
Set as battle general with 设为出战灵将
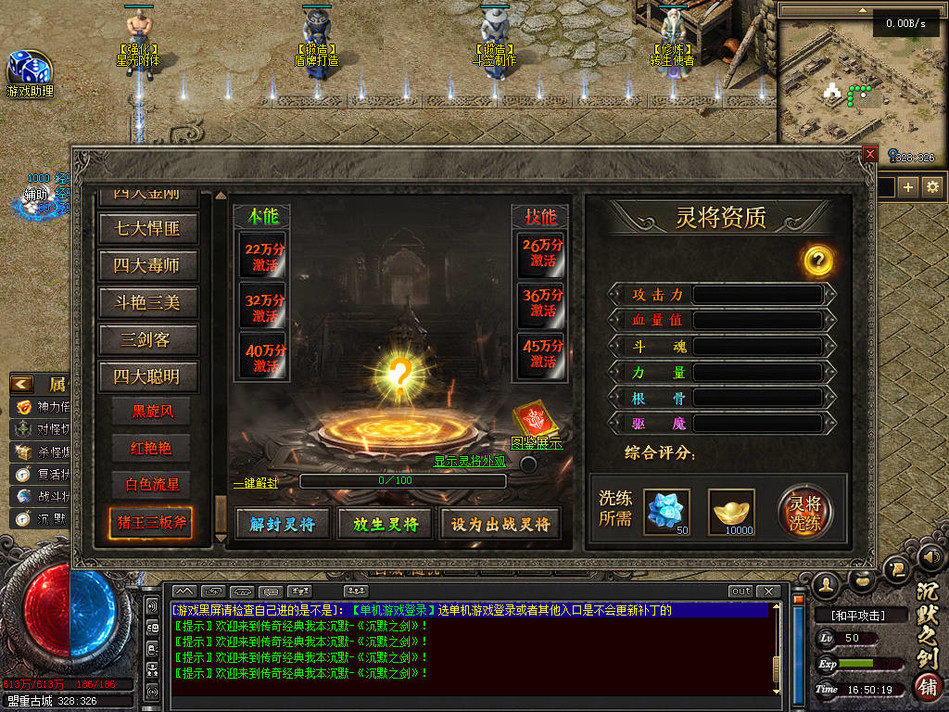(x=500, y=523)
